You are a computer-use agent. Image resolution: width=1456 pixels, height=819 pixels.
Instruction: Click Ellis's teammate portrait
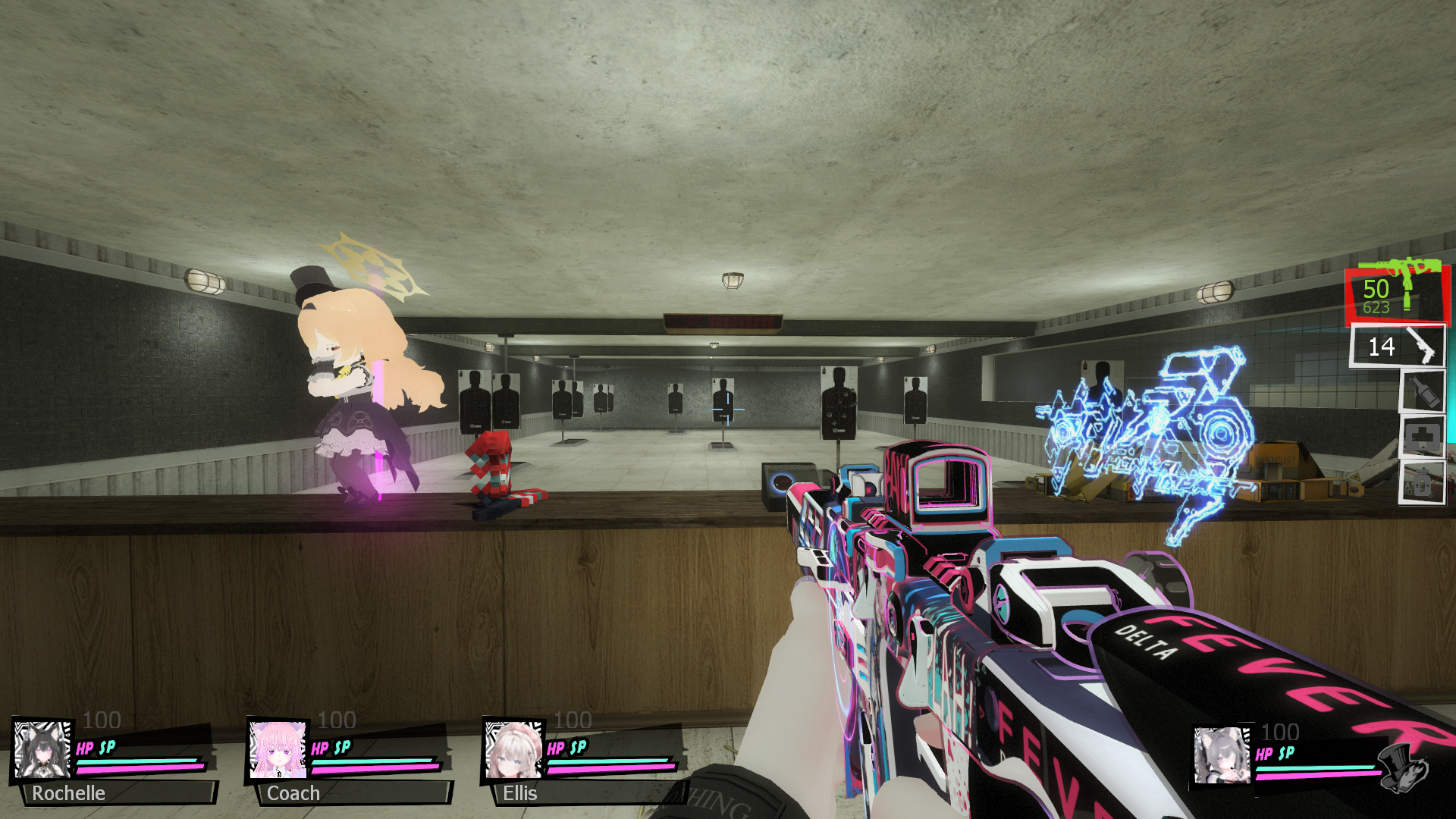pyautogui.click(x=513, y=749)
